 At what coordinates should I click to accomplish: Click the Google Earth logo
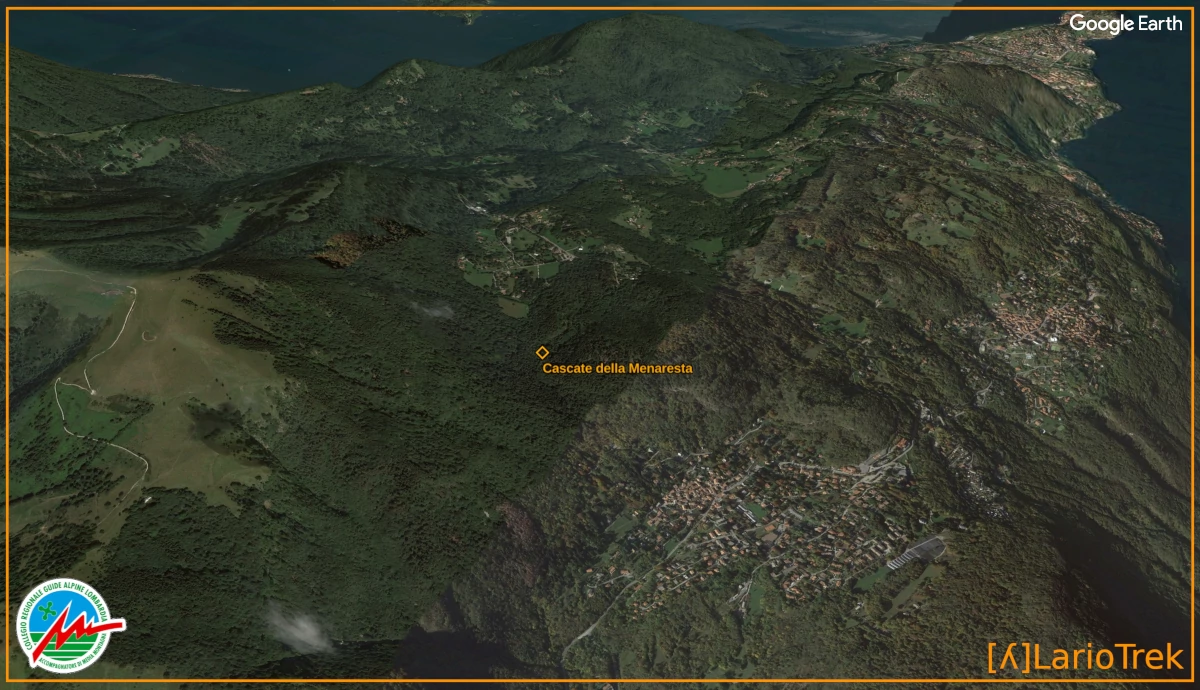[1125, 24]
